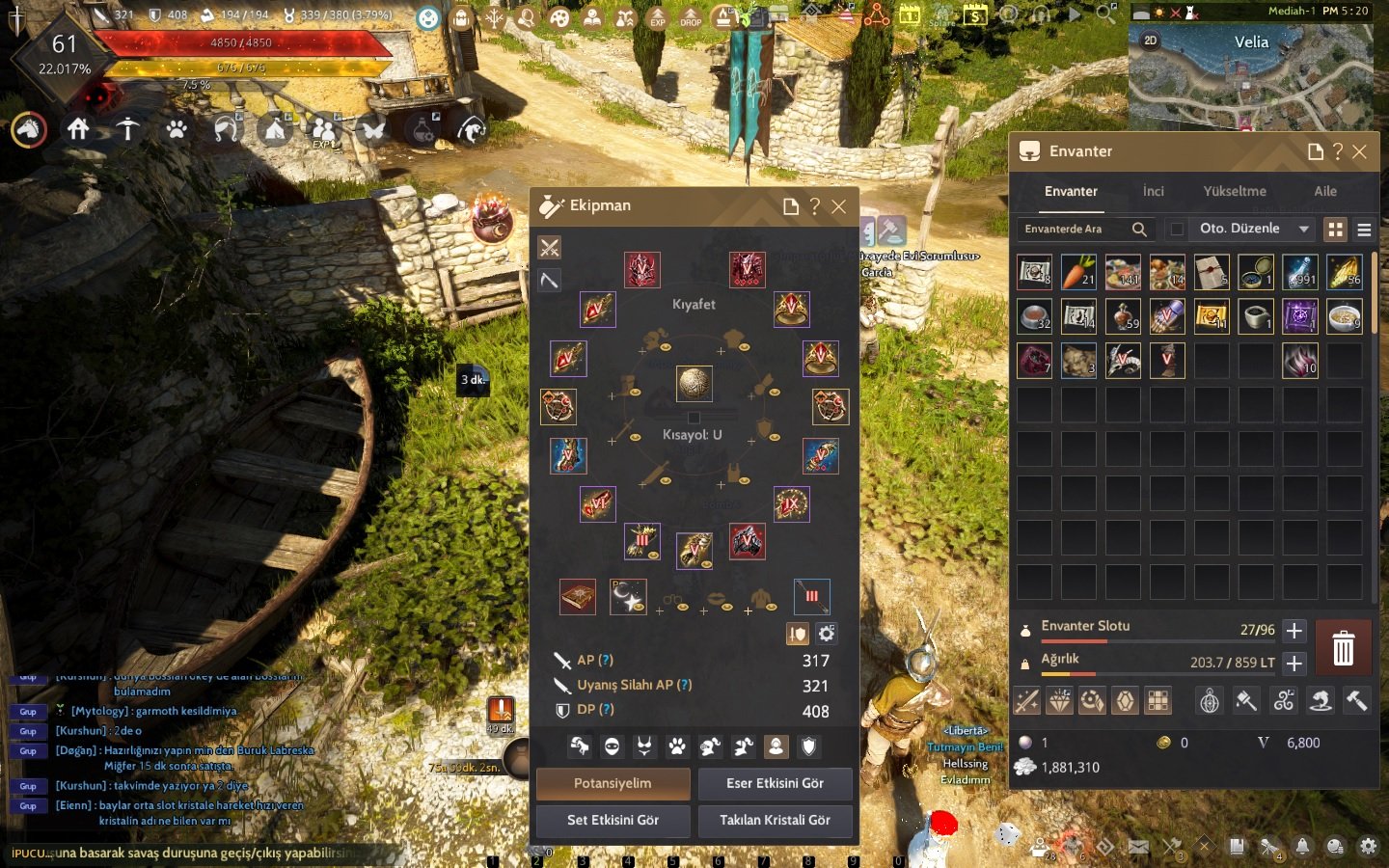
Task: Open settings gear in bottom-right corner
Action: tap(1368, 847)
